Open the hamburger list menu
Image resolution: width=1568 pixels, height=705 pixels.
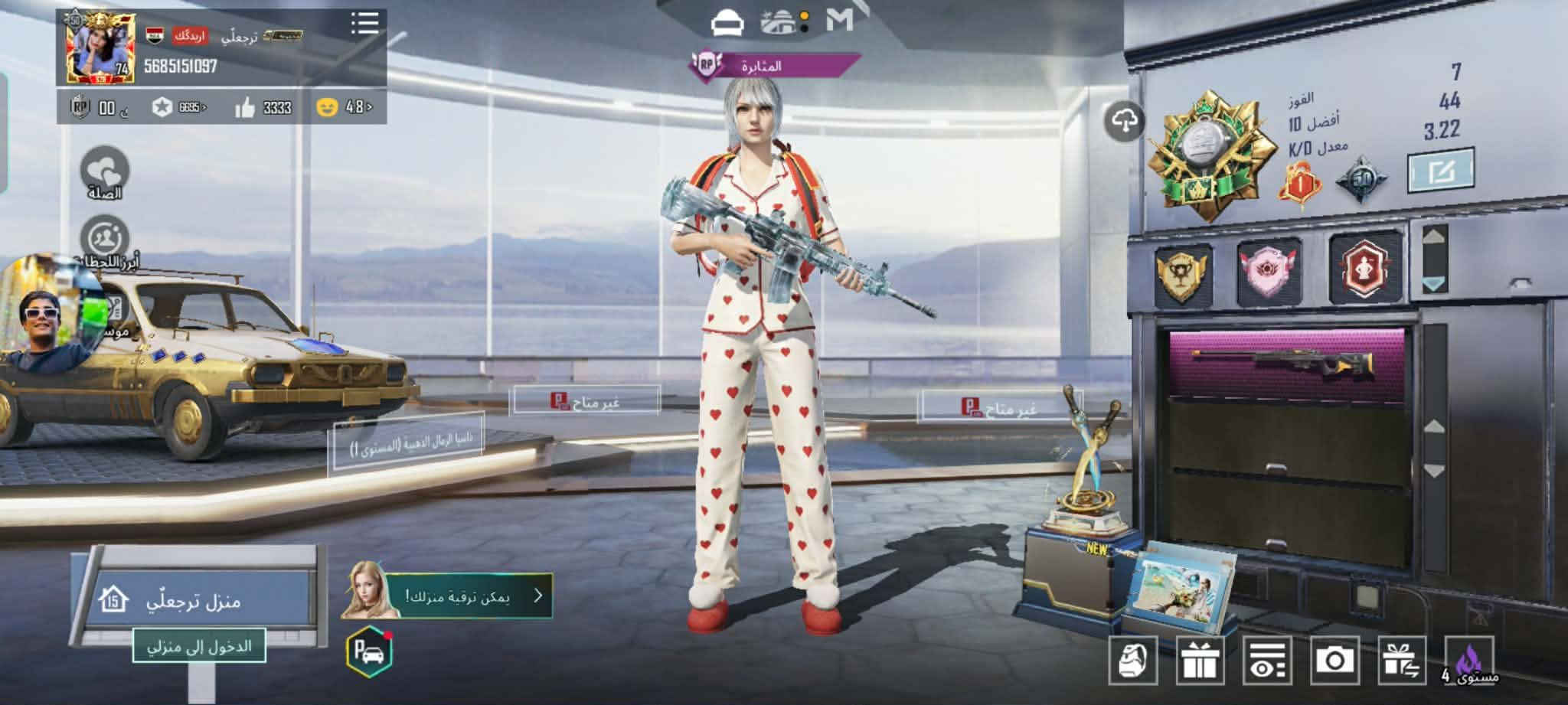364,23
